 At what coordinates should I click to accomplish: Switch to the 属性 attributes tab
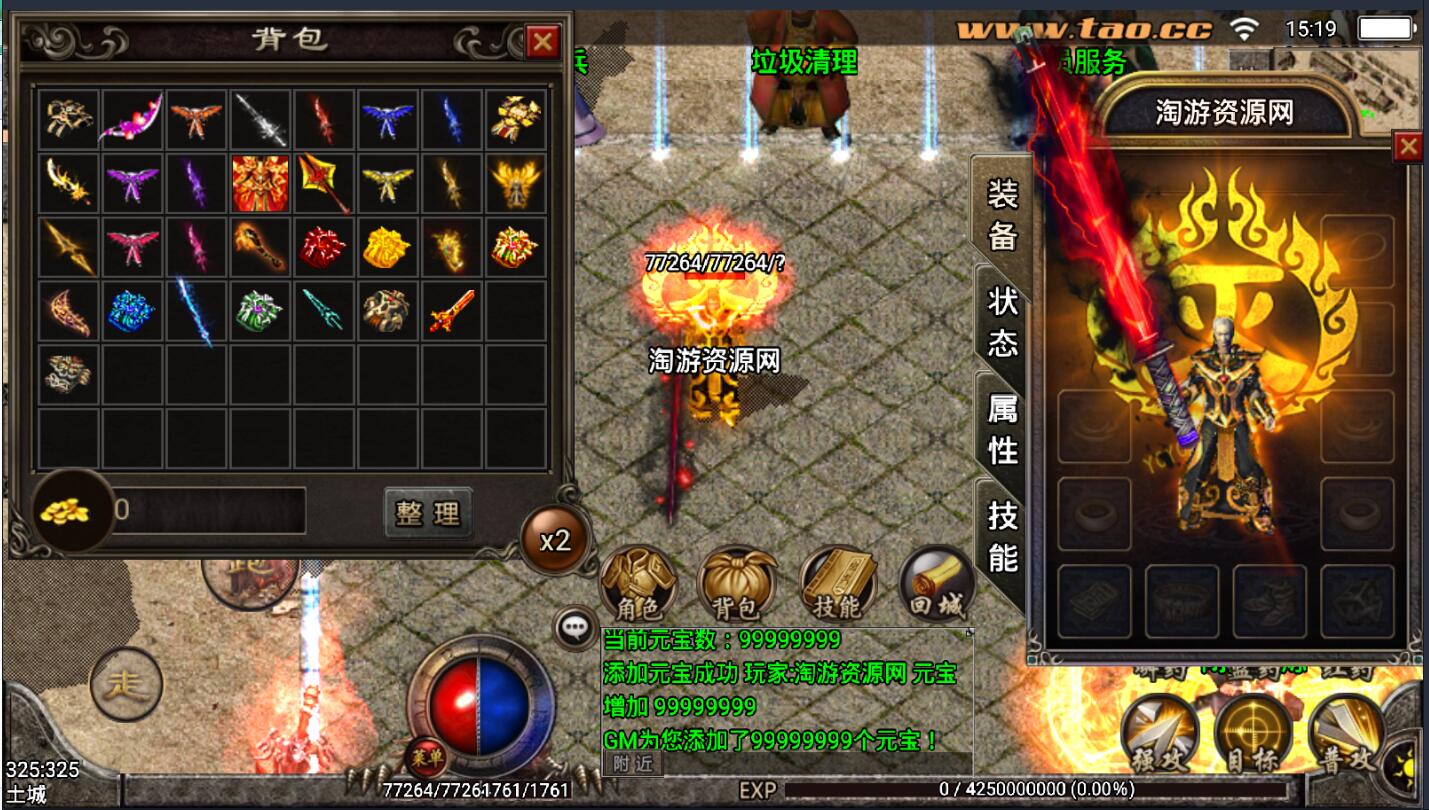coord(1001,430)
